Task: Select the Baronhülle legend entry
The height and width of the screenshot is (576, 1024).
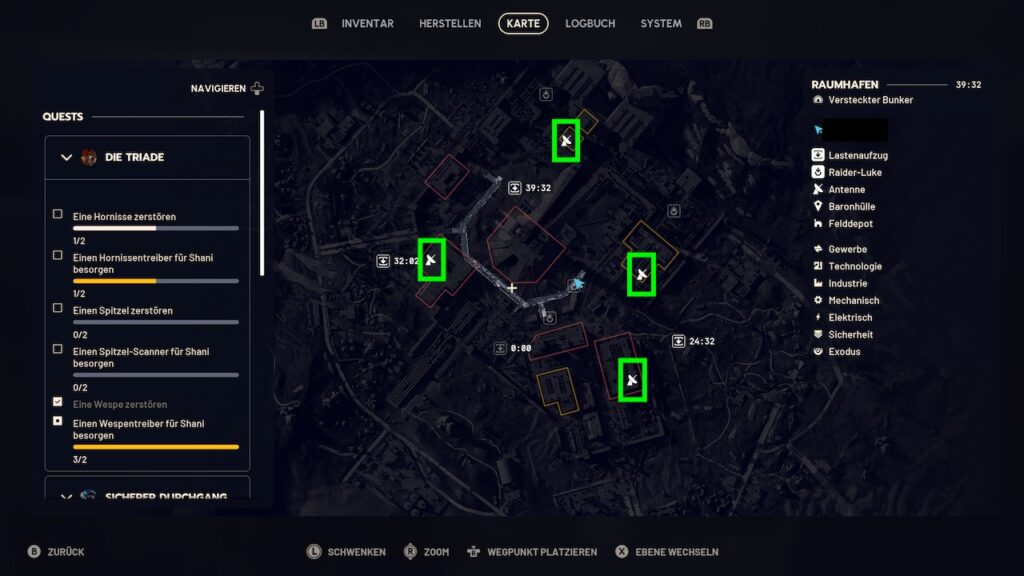Action: [851, 207]
